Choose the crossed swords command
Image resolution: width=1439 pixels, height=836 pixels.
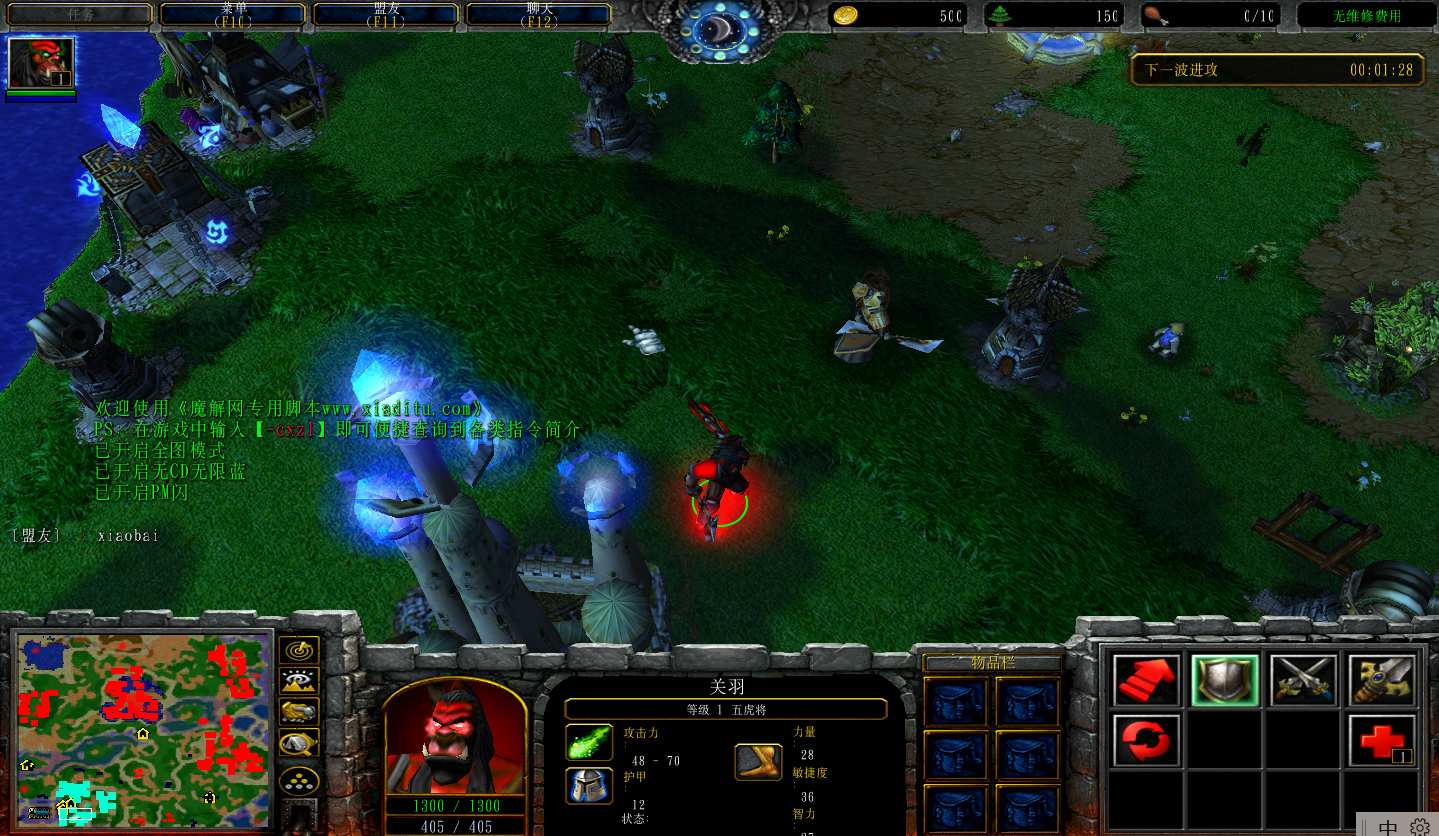click(x=1303, y=680)
